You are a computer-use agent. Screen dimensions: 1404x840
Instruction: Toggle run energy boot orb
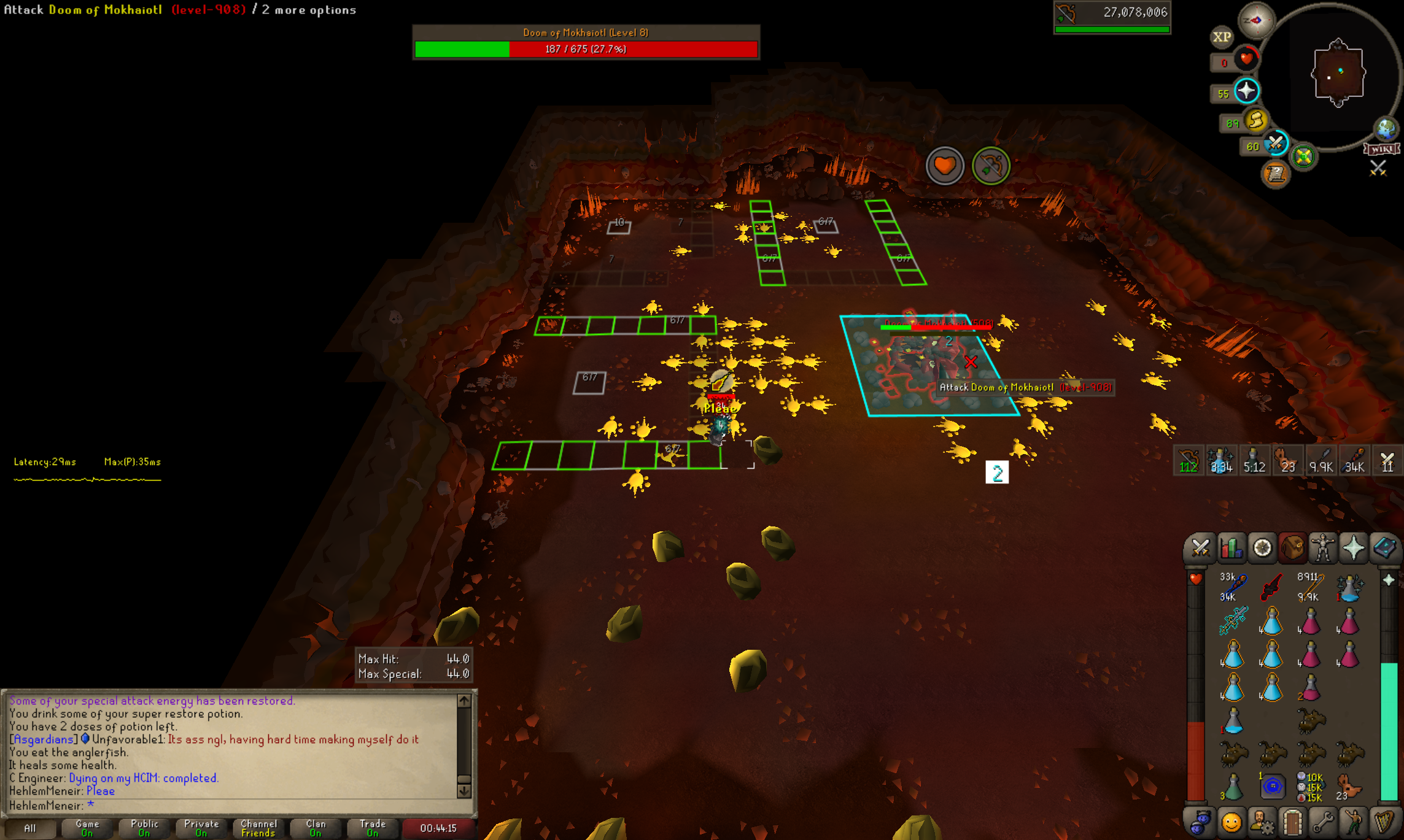1256,121
